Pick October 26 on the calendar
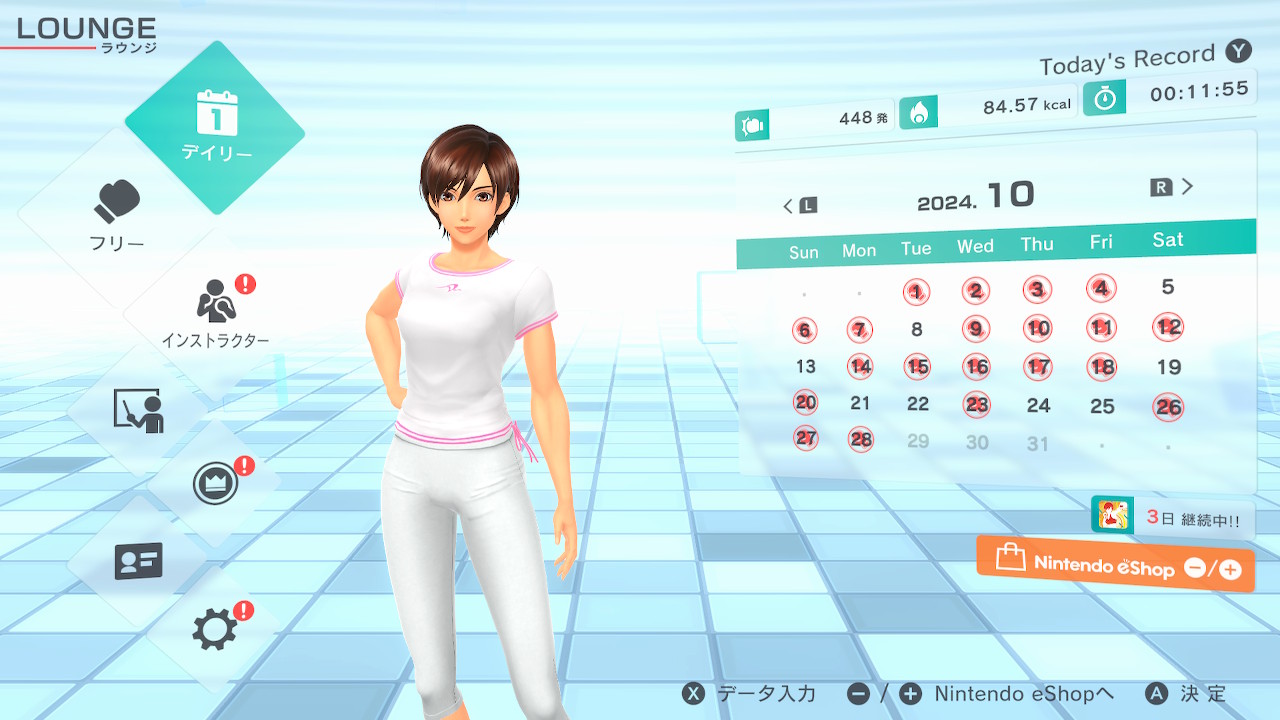1280x720 pixels. pos(1168,406)
